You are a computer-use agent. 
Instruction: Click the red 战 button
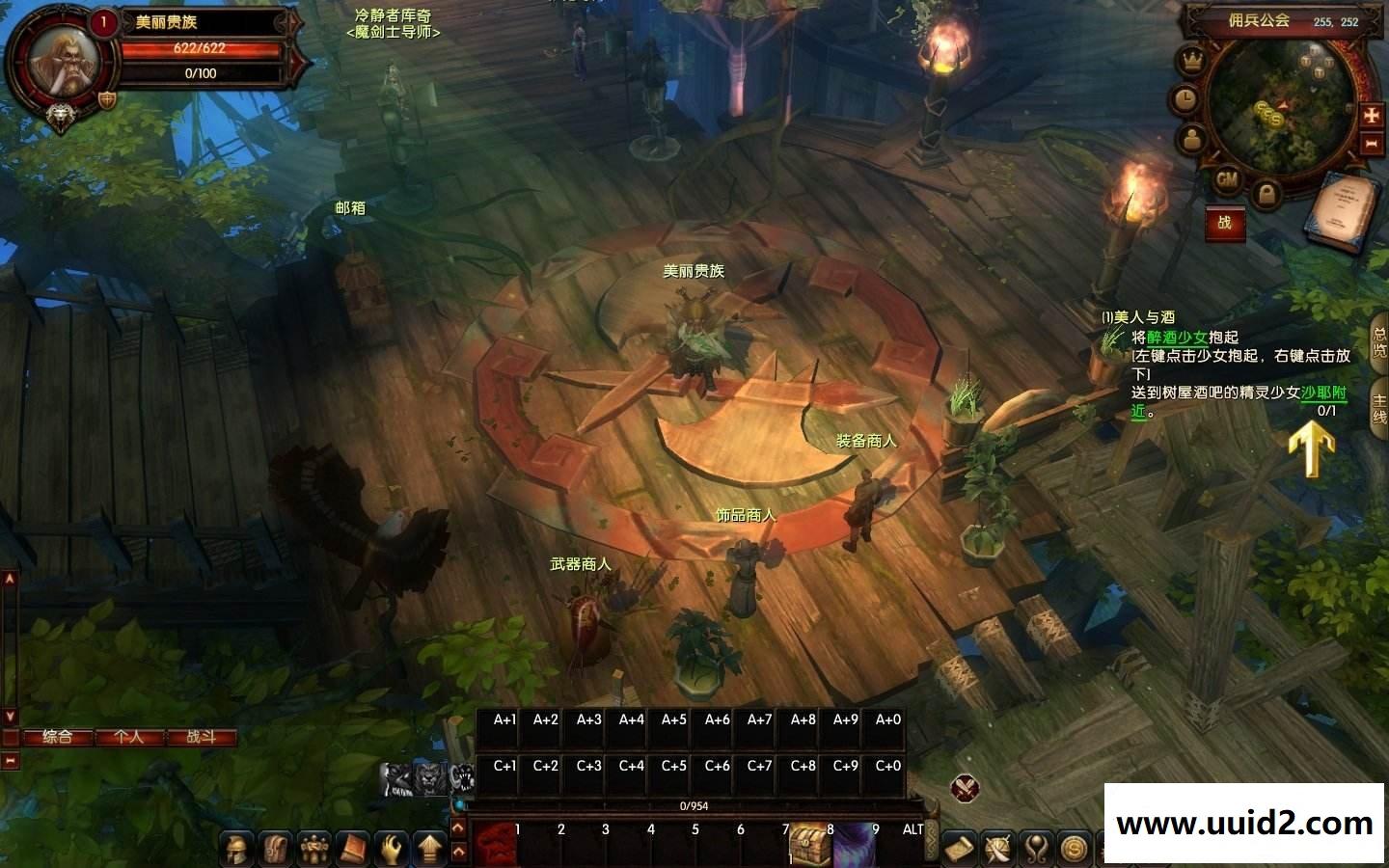1224,223
